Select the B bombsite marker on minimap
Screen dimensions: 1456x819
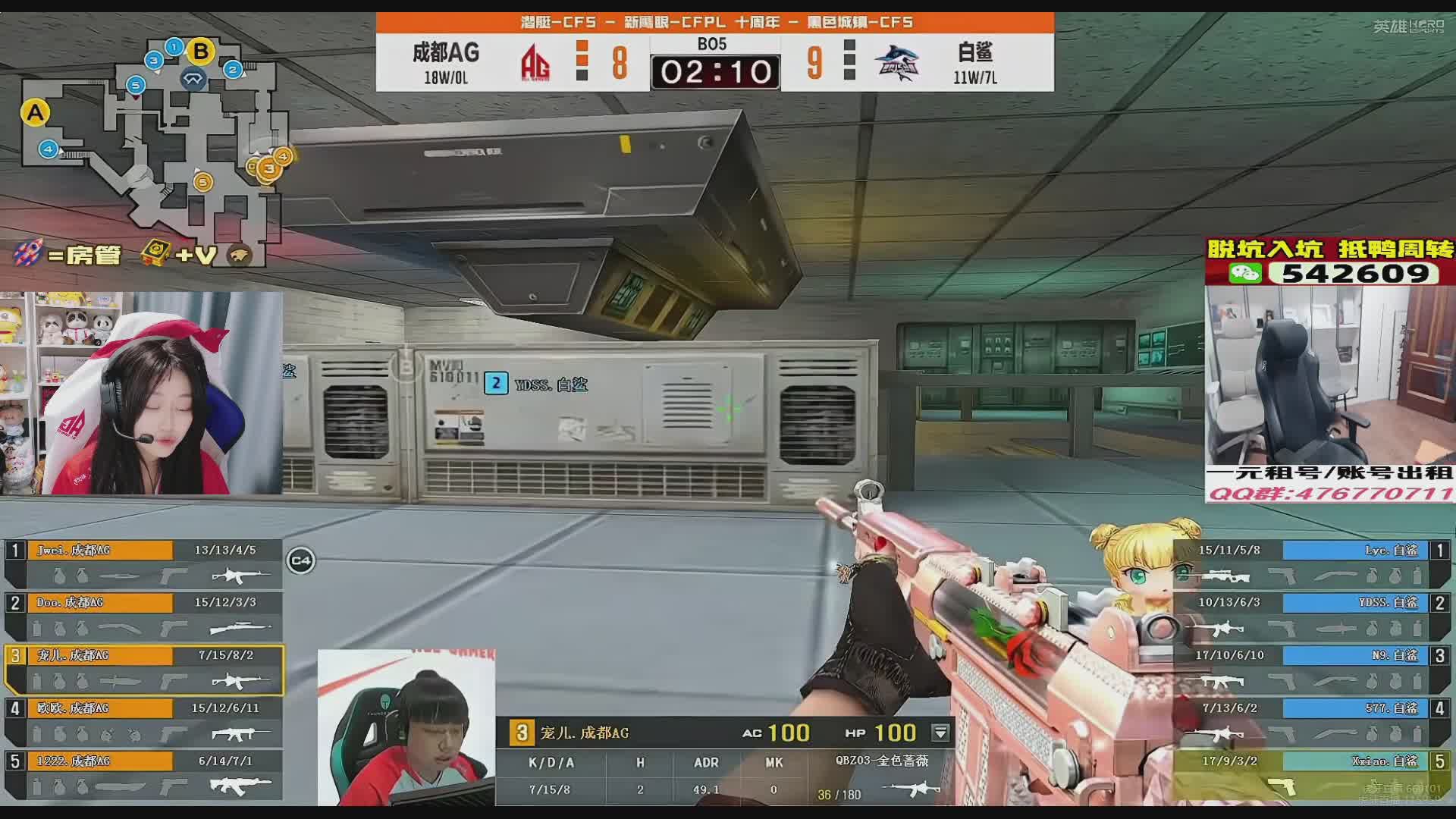[201, 52]
